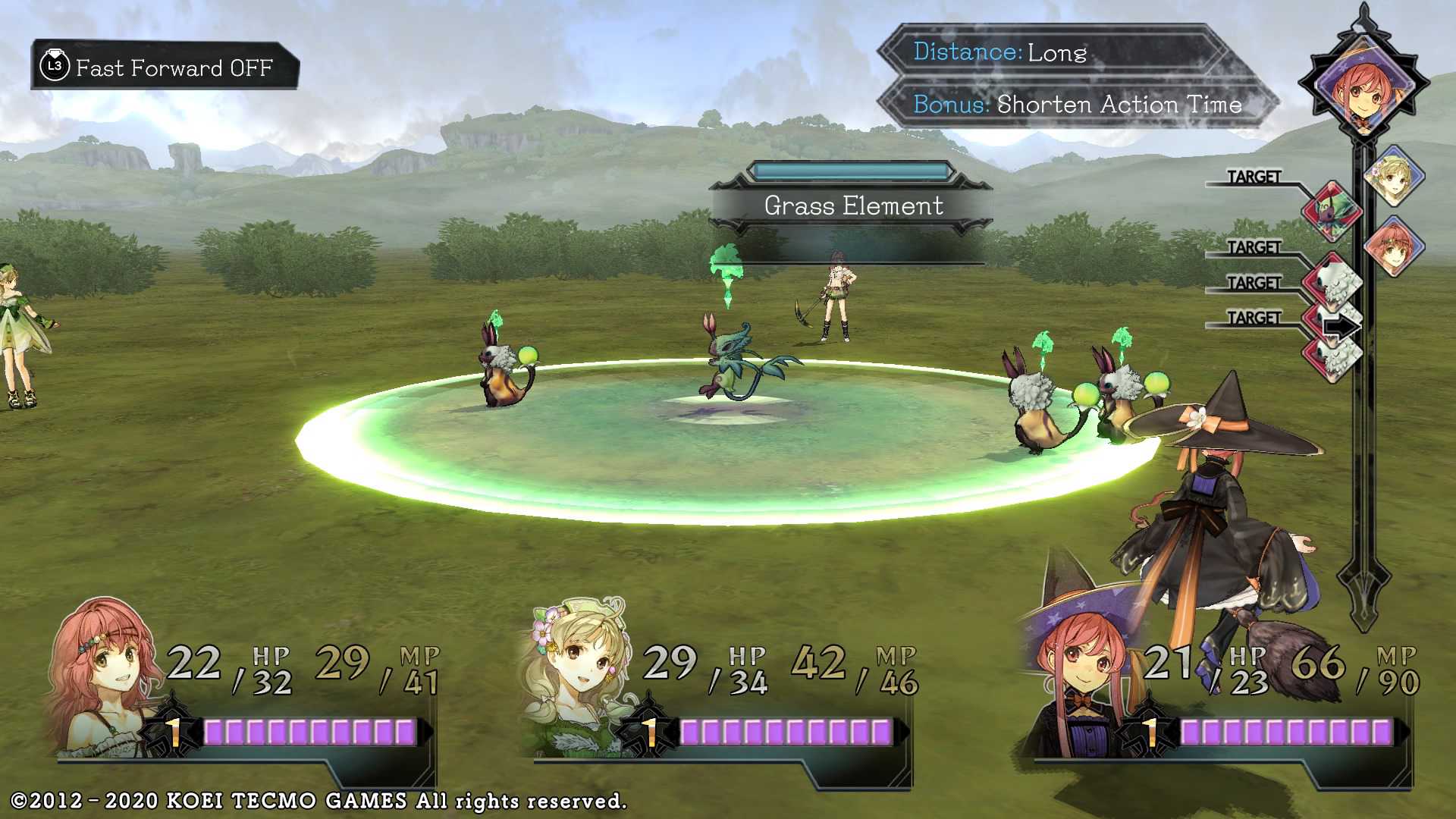Select the Grass Element skill banner
Screen dimensions: 1456x819
tap(853, 206)
